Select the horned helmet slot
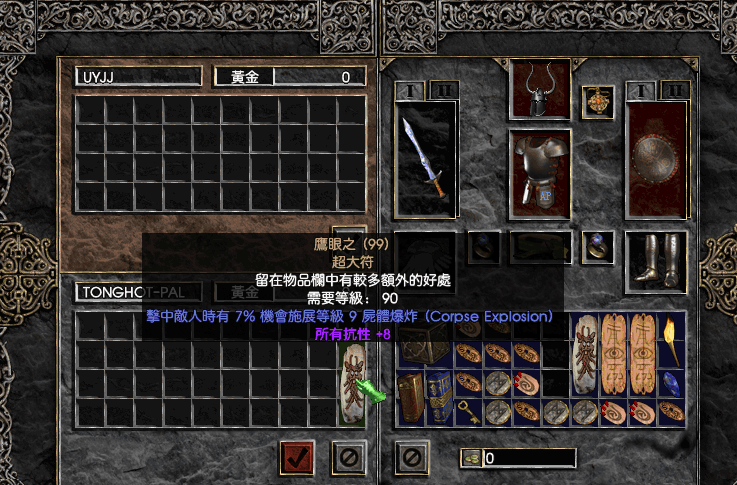The width and height of the screenshot is (737, 485). coord(540,90)
